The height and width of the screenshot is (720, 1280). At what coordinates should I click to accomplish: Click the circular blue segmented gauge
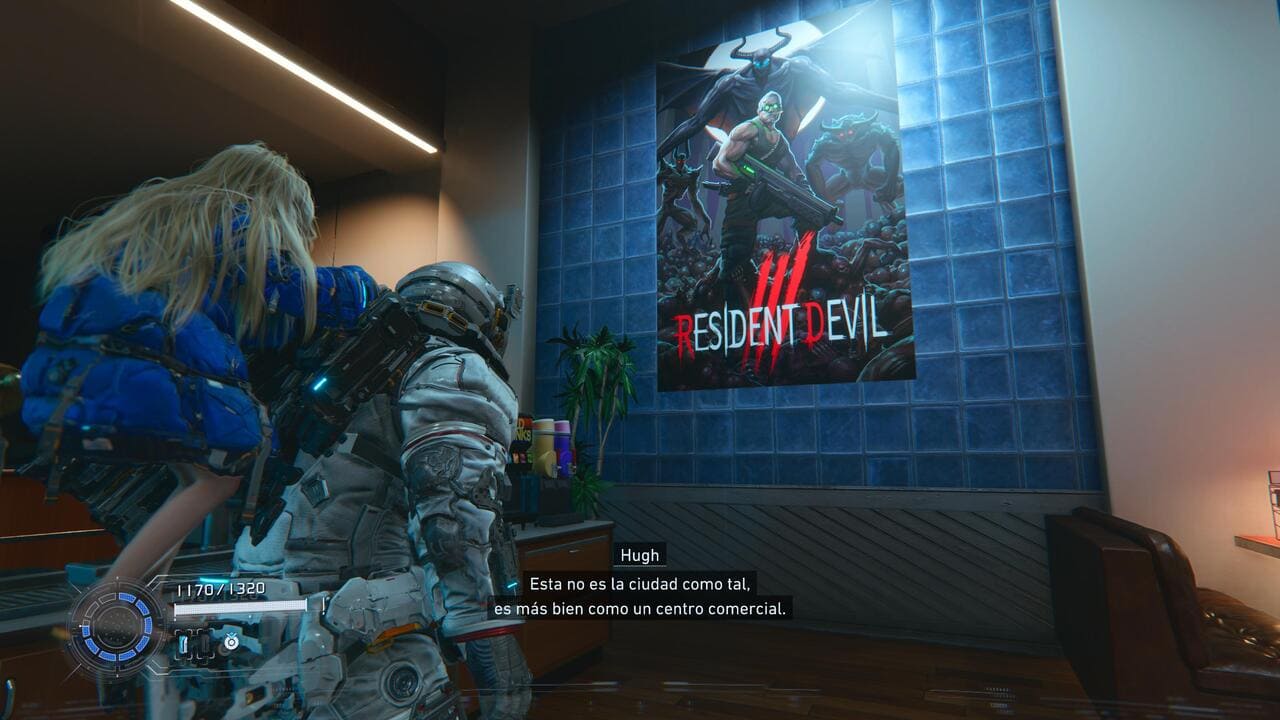(x=115, y=628)
